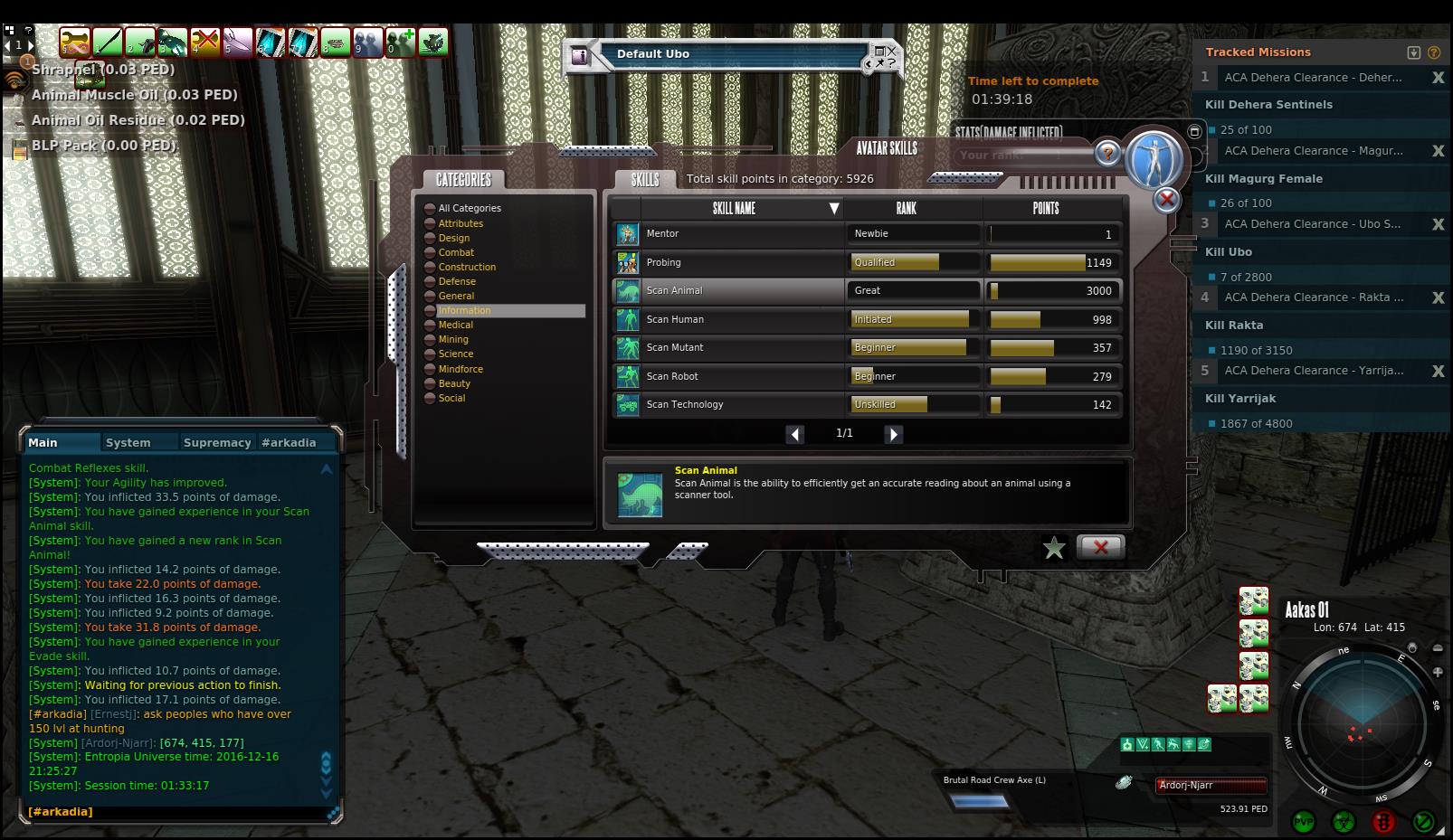Remove Kill Rakta tracked mission
The height and width of the screenshot is (840, 1453).
[x=1438, y=297]
